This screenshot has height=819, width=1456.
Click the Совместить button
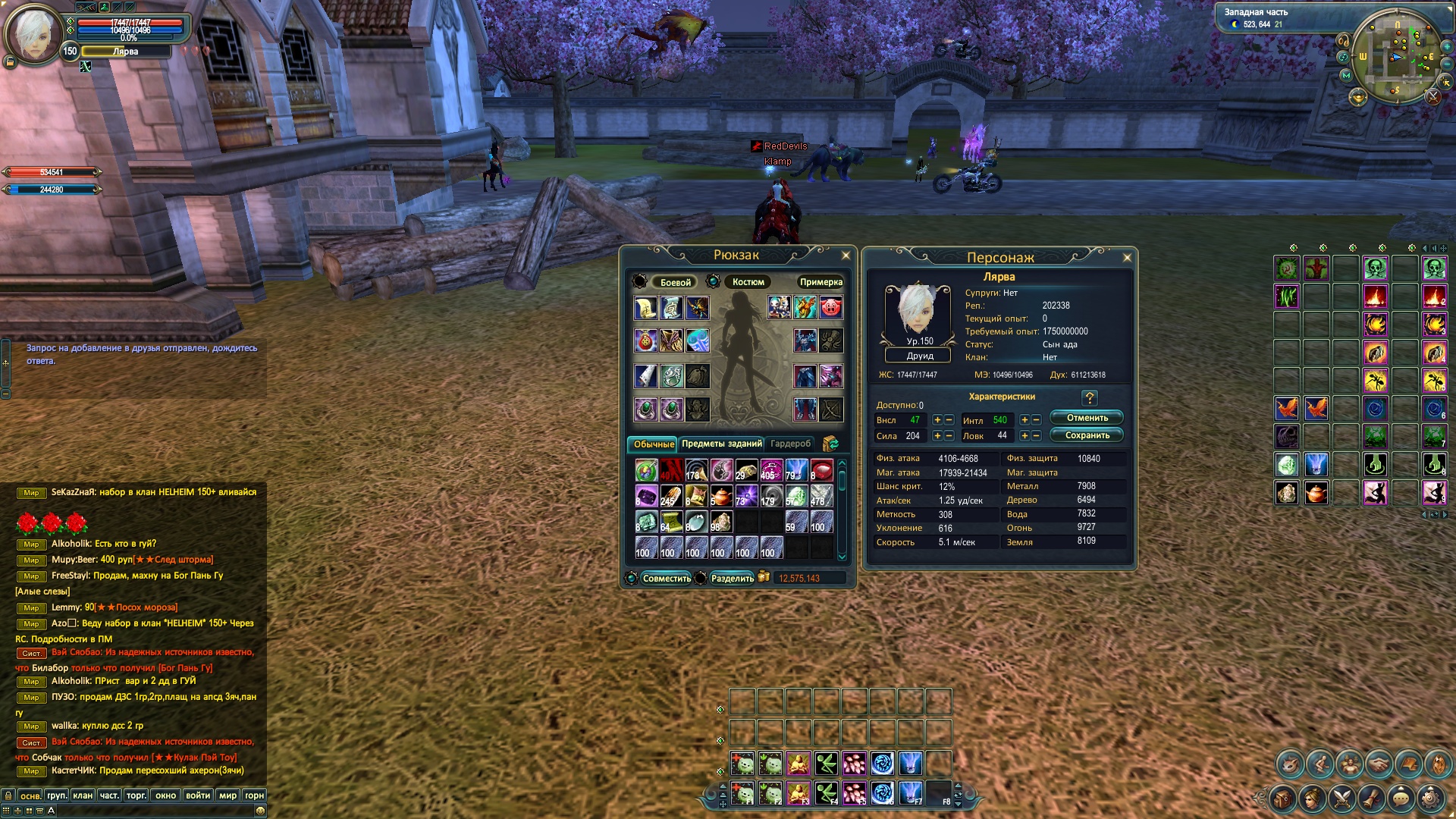click(666, 579)
